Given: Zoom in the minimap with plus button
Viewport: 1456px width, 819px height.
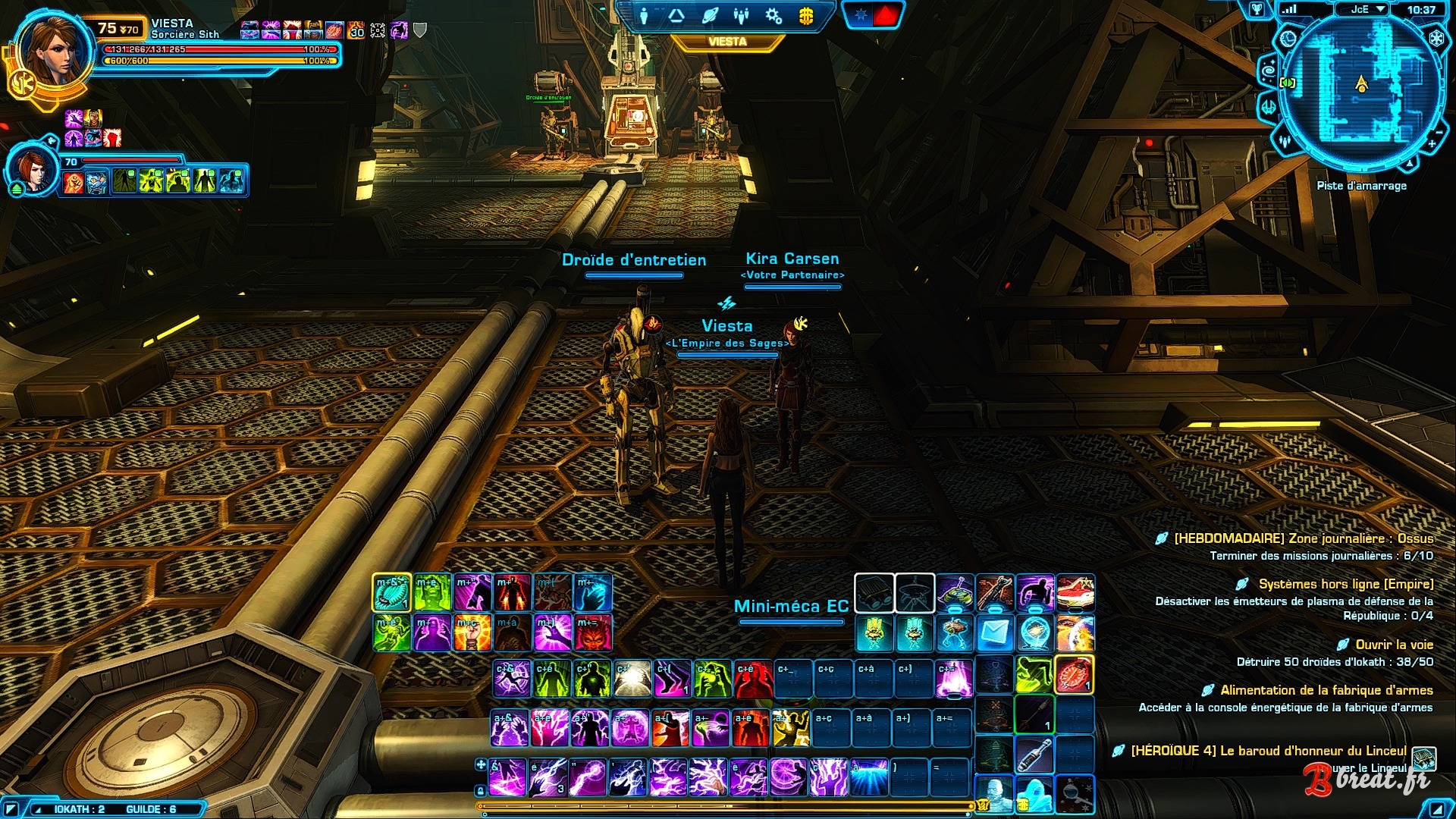Looking at the screenshot, I should [1432, 144].
